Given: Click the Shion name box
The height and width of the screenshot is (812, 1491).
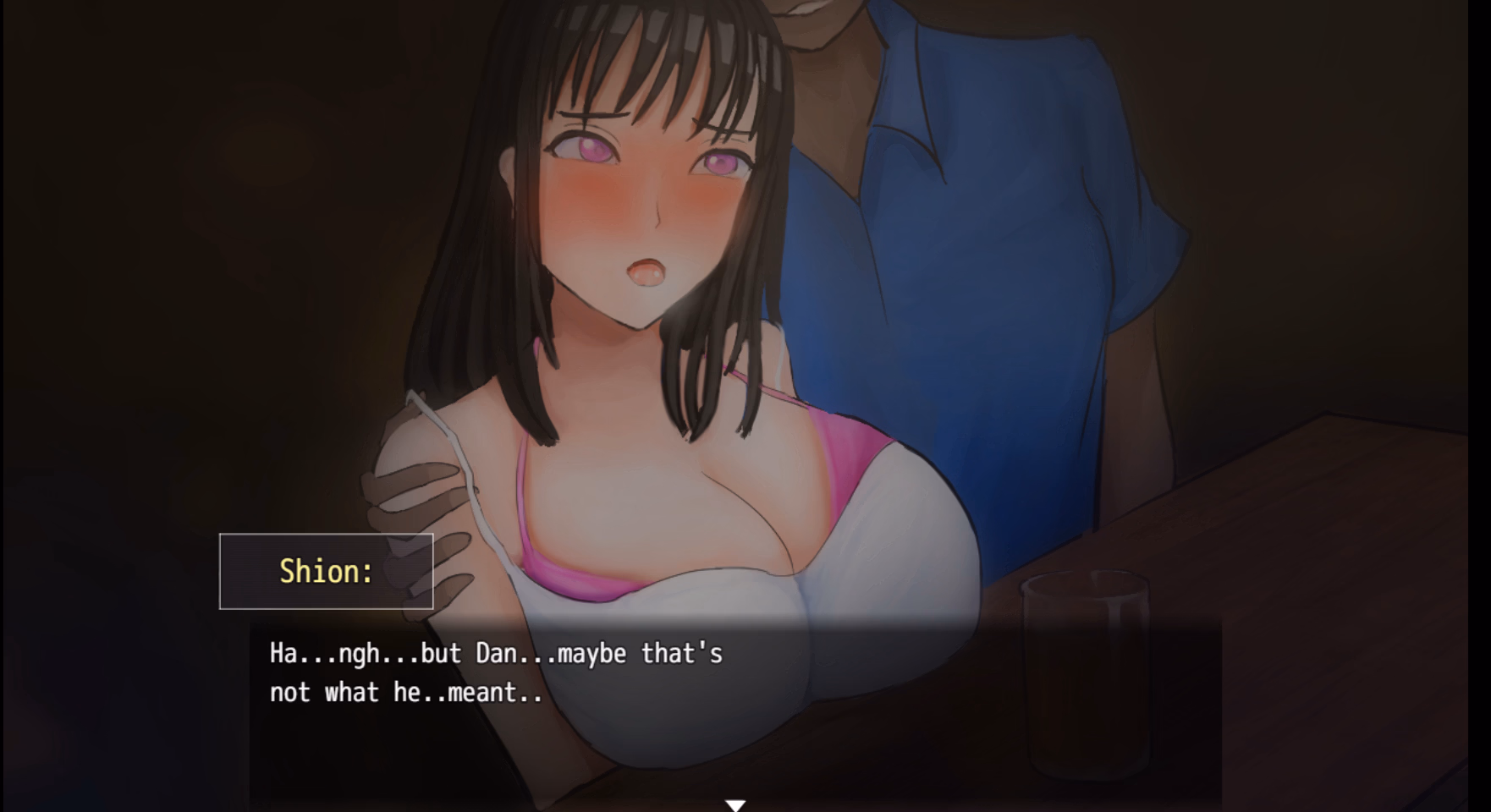Looking at the screenshot, I should (x=327, y=571).
